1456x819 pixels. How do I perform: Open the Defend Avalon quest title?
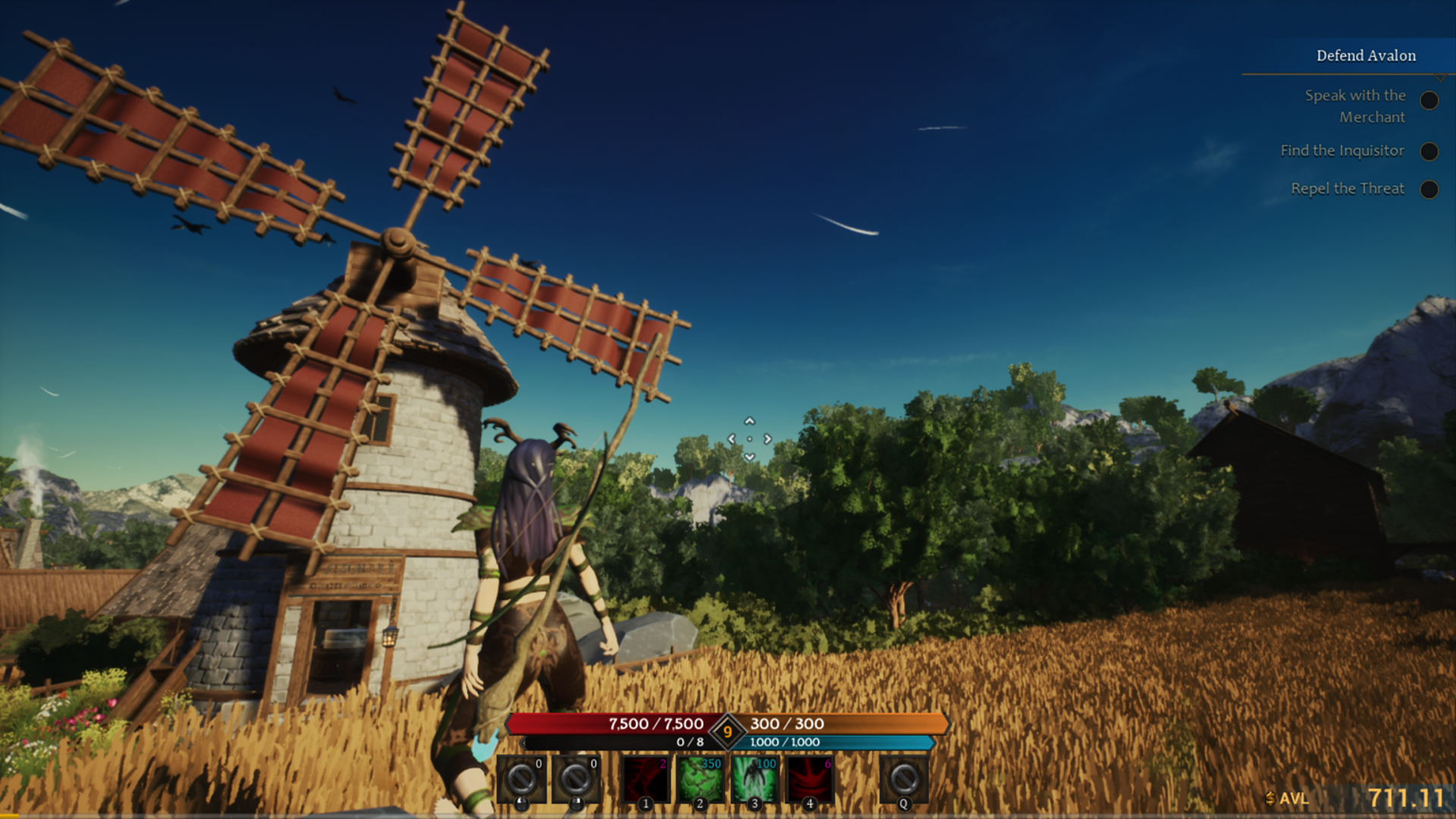[x=1365, y=55]
